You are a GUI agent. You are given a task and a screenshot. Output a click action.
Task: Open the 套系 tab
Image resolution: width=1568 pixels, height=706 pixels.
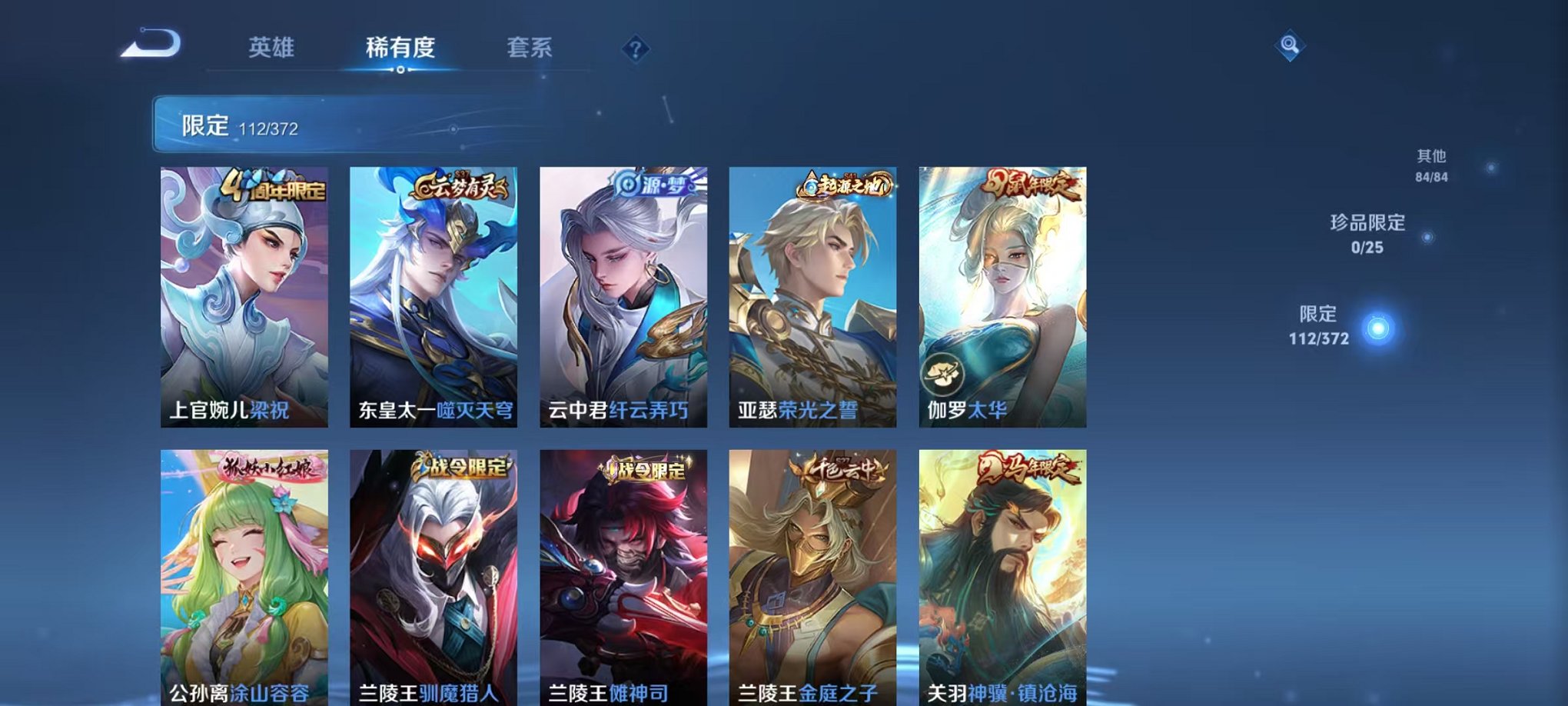click(536, 46)
